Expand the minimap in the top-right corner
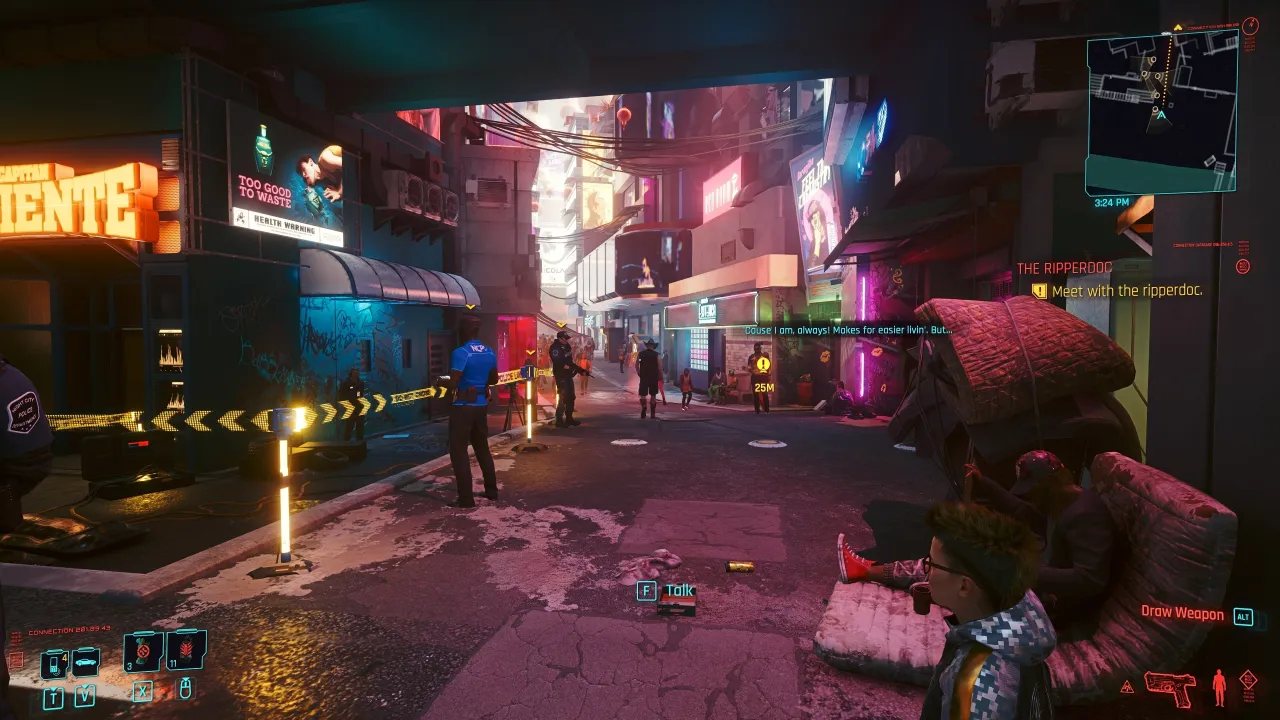Viewport: 1280px width, 720px height. pos(1160,105)
